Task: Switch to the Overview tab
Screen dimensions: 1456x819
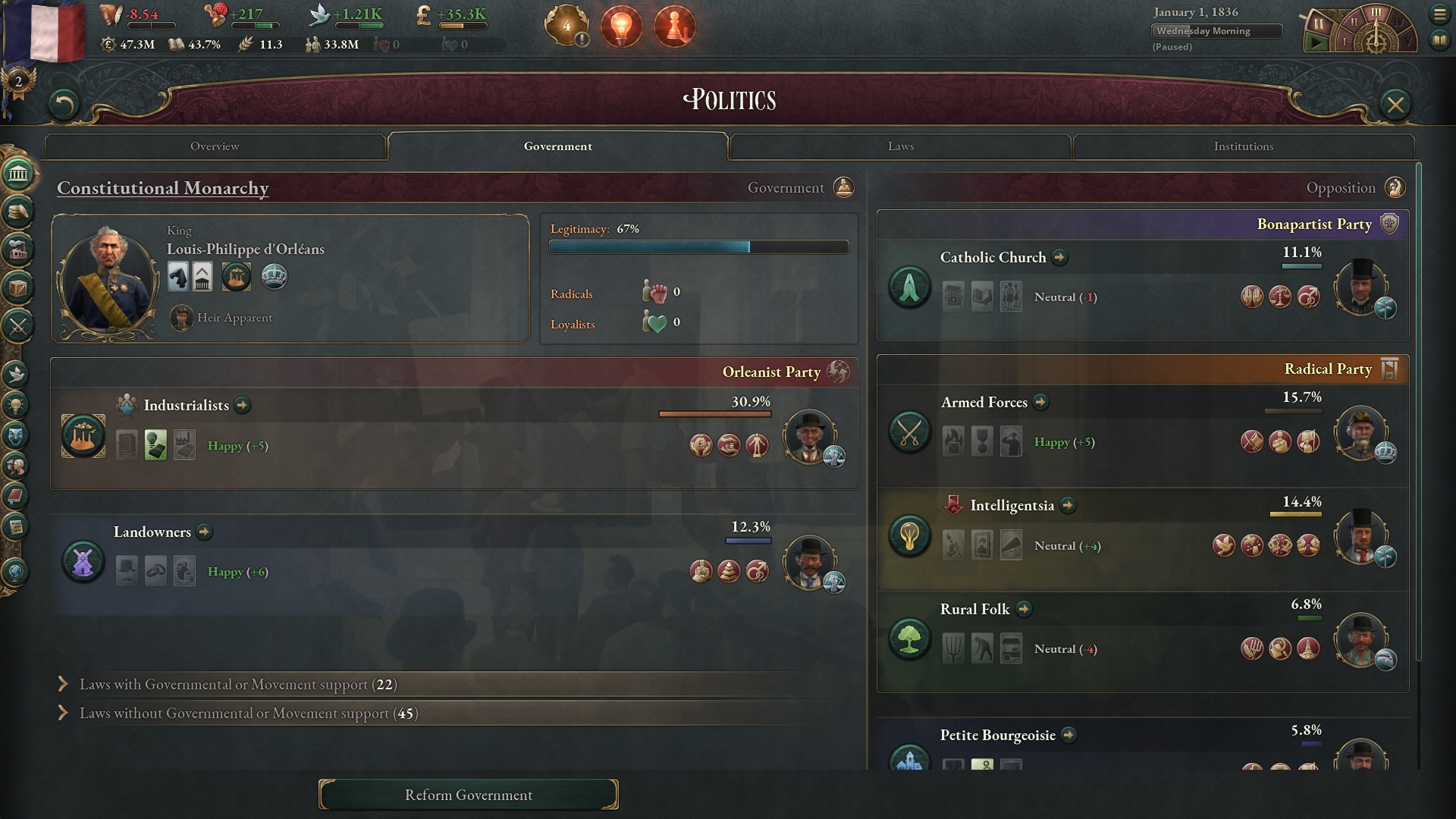Action: tap(215, 146)
